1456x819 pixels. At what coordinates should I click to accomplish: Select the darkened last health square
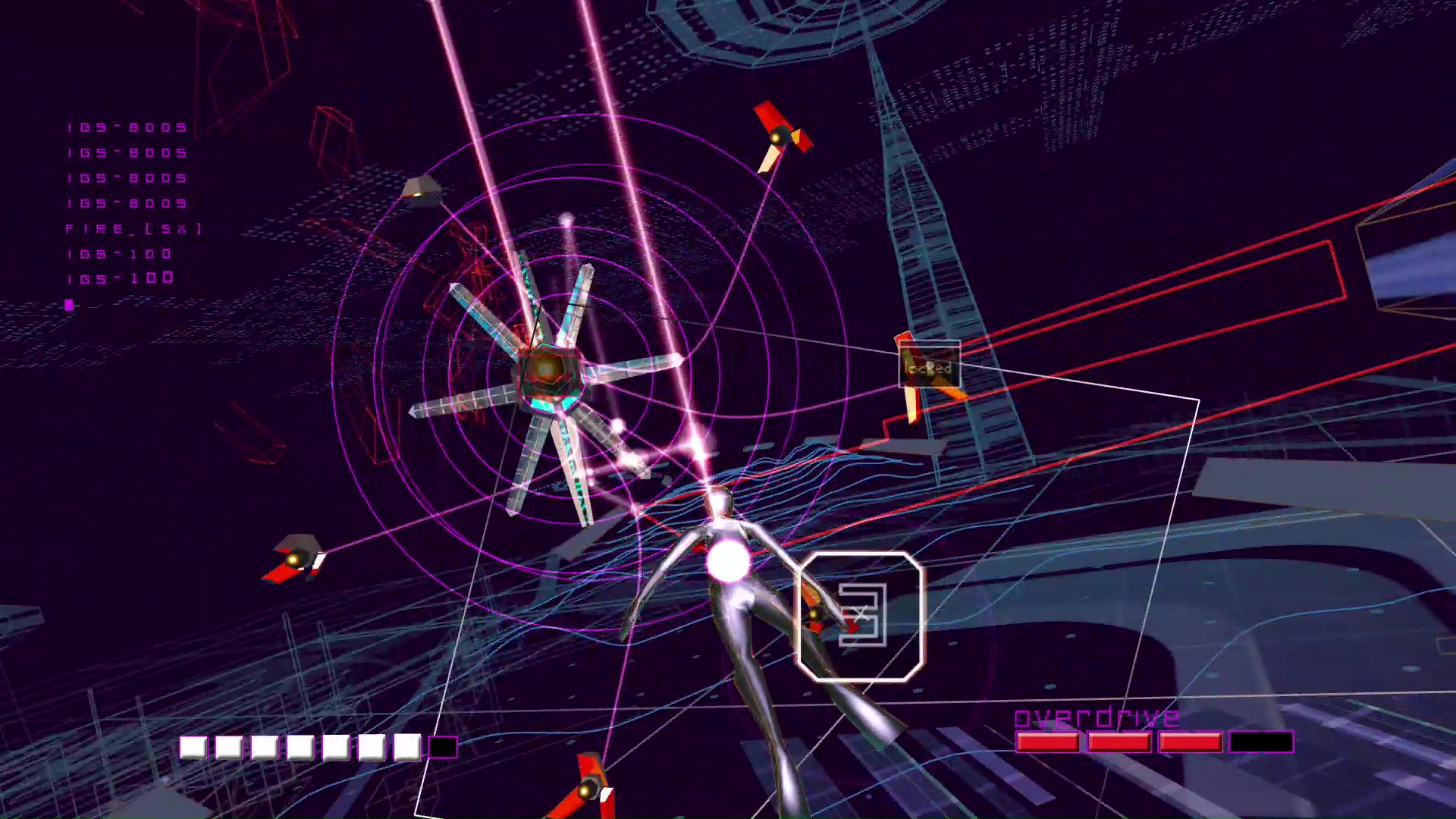click(x=444, y=747)
